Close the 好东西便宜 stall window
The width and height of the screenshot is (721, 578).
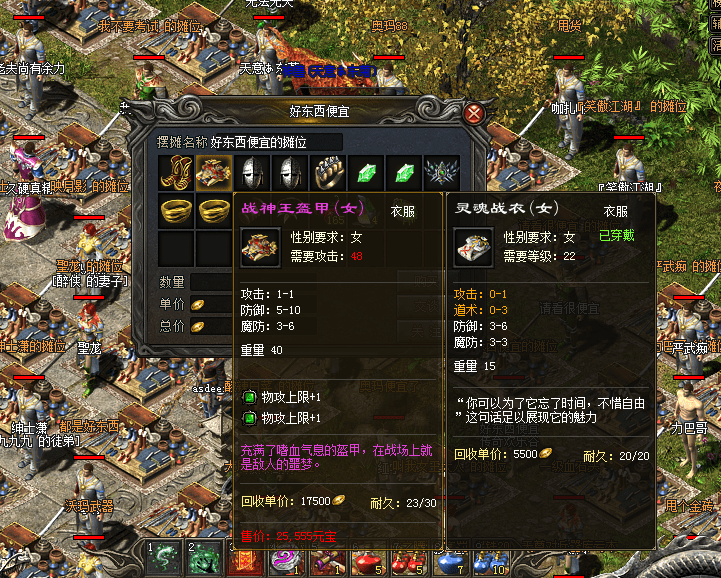tap(475, 113)
